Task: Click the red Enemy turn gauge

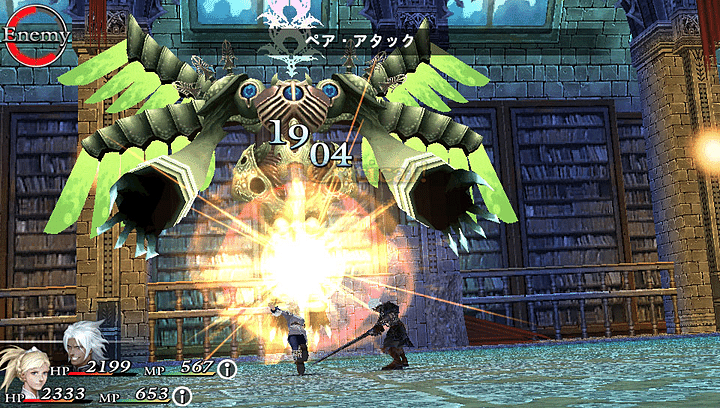Action: [x=34, y=36]
